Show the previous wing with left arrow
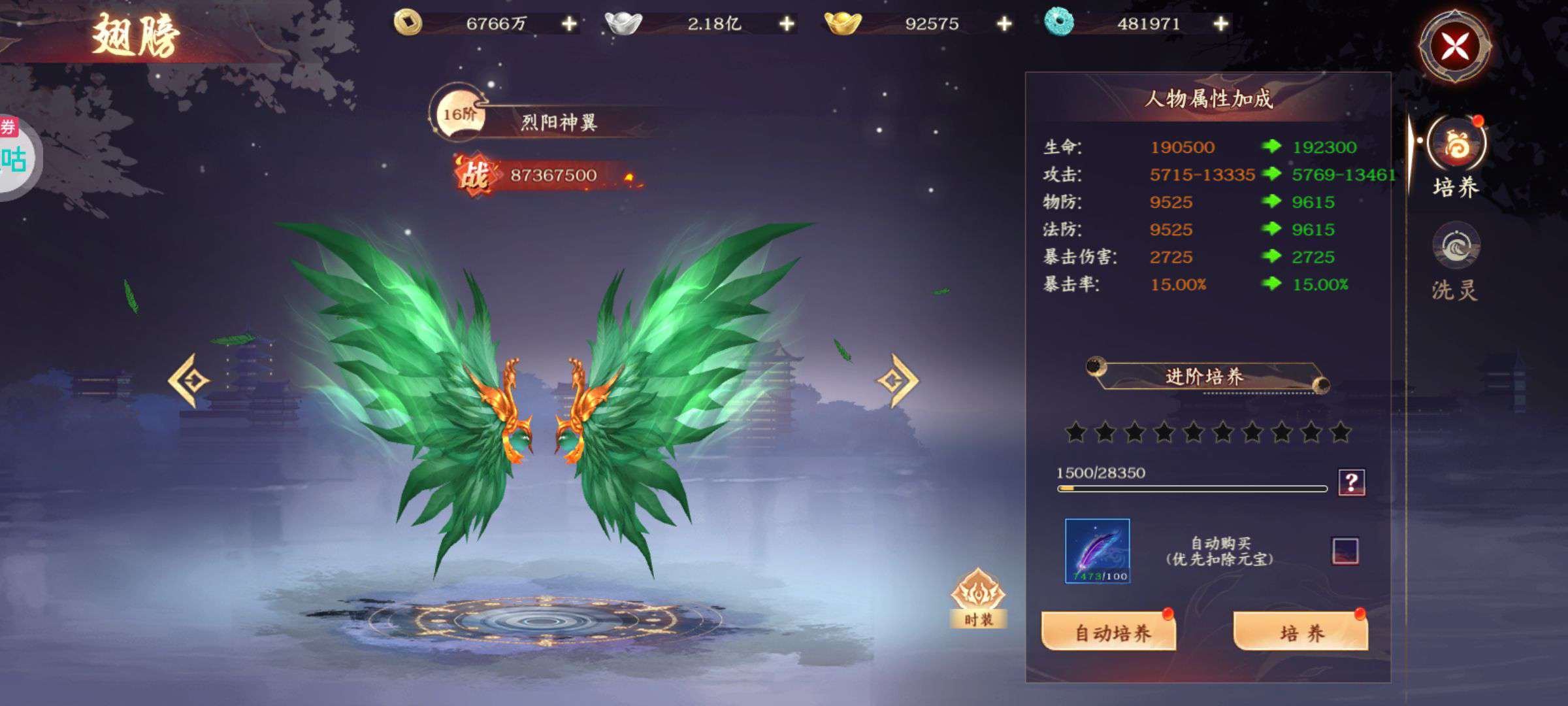This screenshot has width=1568, height=706. (x=189, y=380)
